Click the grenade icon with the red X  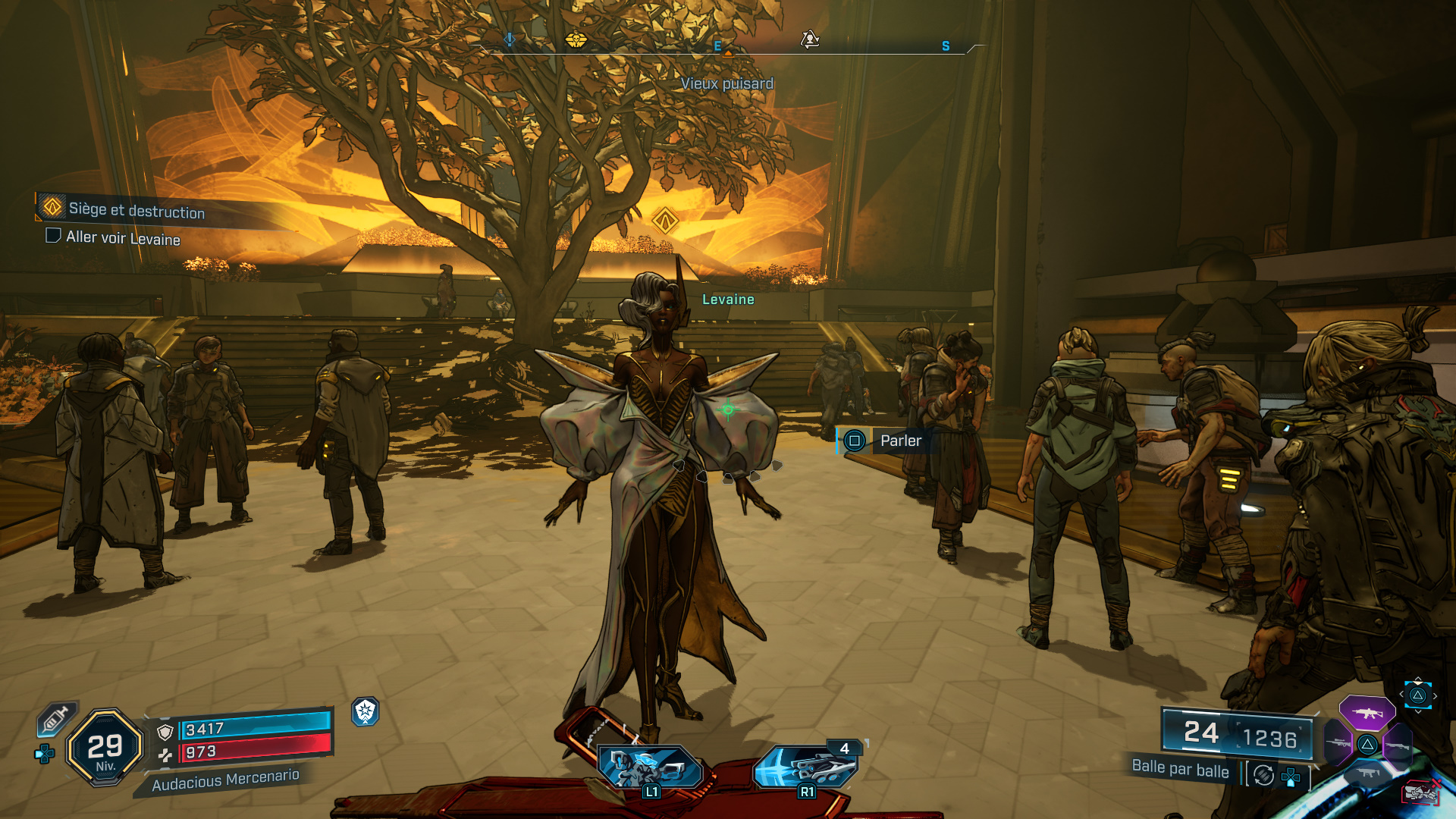point(1420,792)
